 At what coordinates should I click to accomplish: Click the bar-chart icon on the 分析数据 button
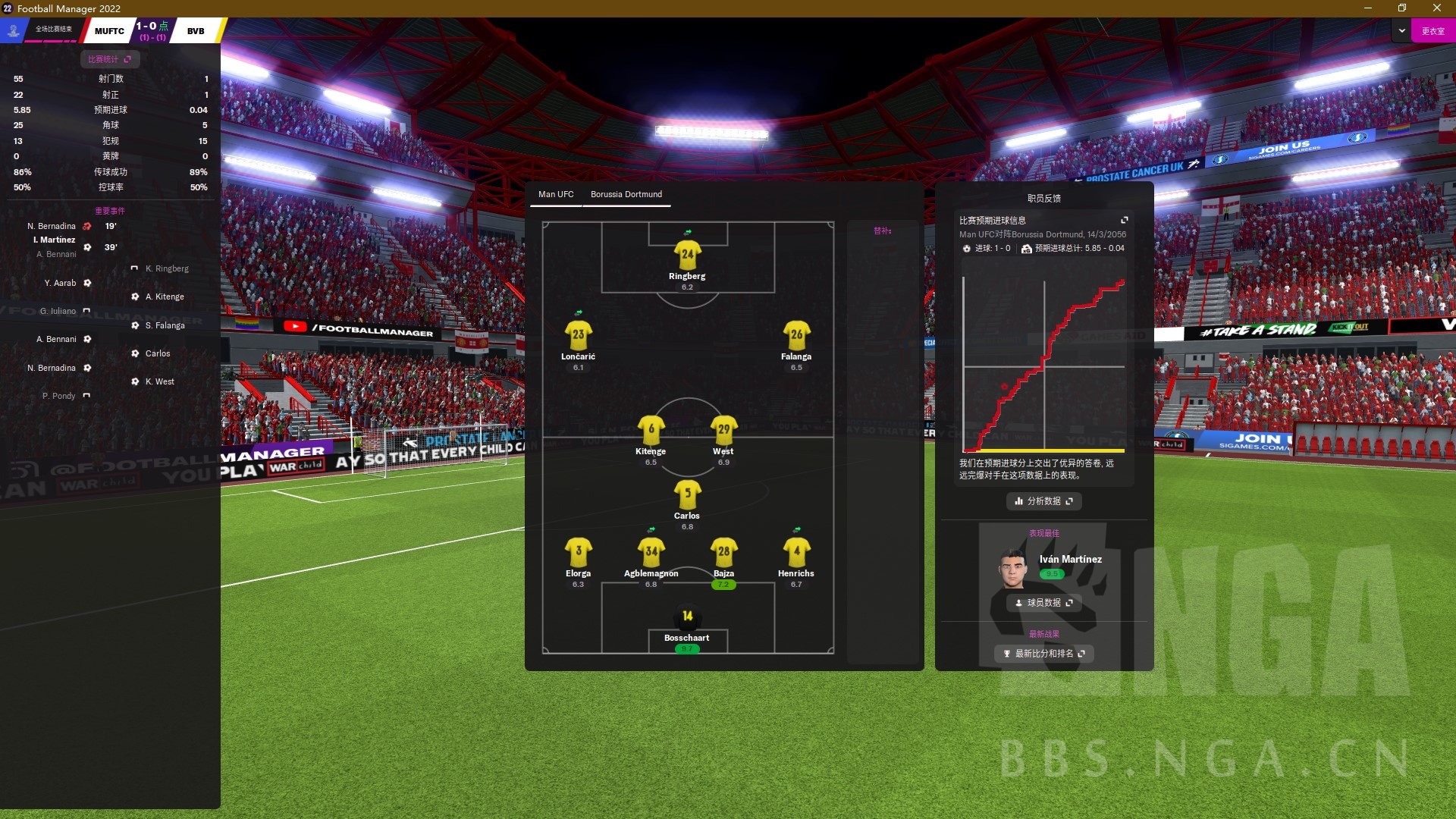coord(1018,501)
